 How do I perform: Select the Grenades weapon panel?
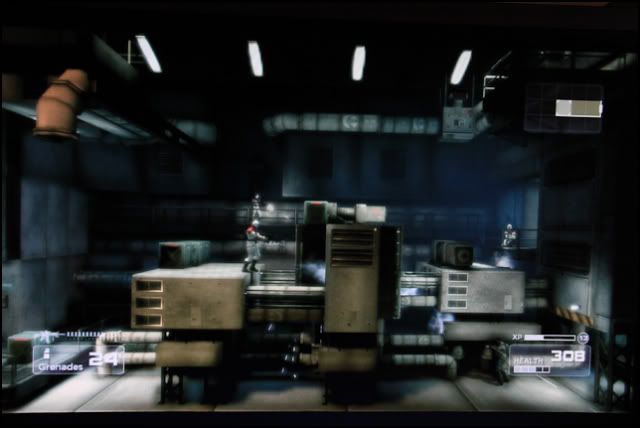tap(78, 359)
